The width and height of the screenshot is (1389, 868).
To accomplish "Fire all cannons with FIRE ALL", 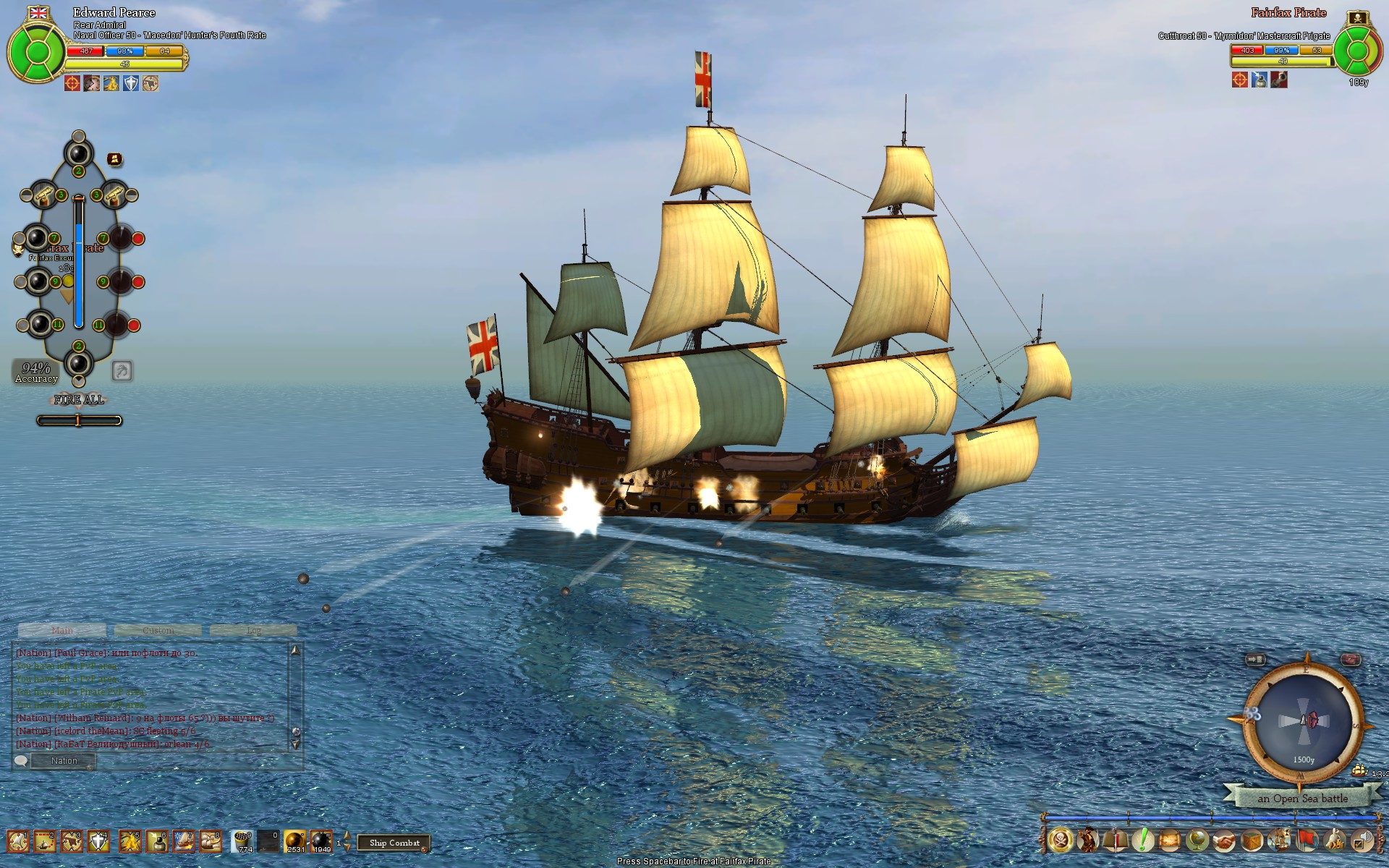I will point(79,399).
